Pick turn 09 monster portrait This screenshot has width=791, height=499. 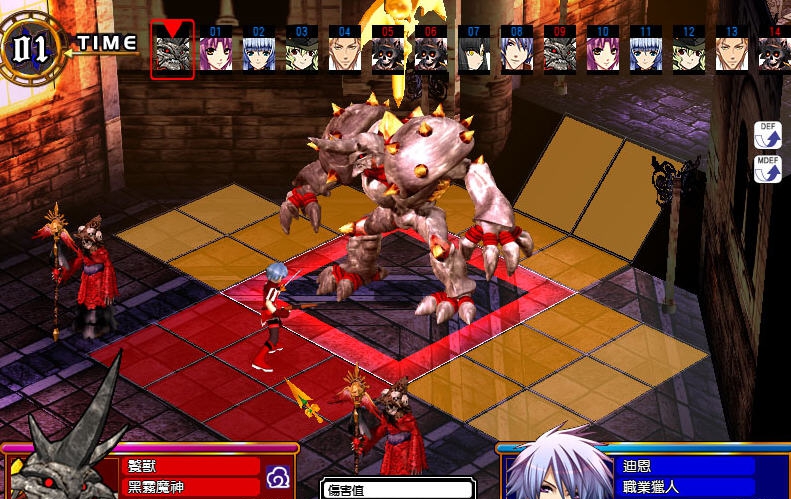(x=560, y=52)
